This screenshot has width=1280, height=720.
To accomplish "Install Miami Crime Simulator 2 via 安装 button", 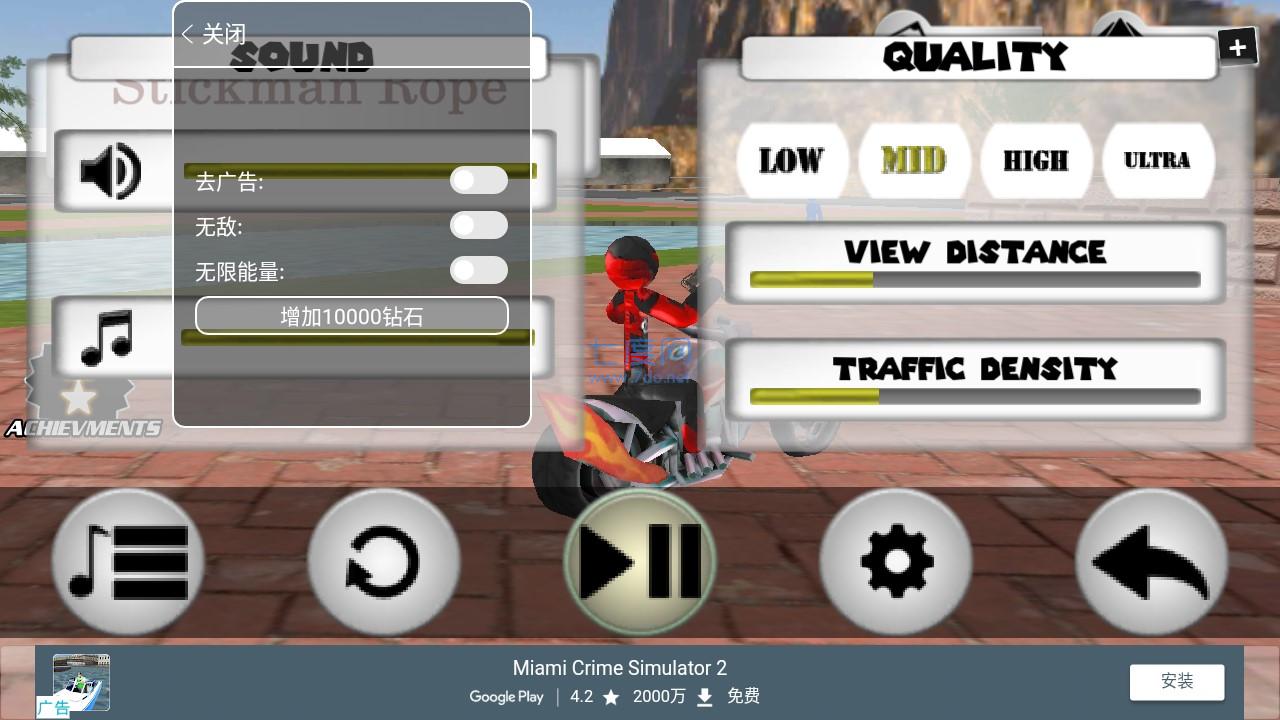I will [1176, 681].
